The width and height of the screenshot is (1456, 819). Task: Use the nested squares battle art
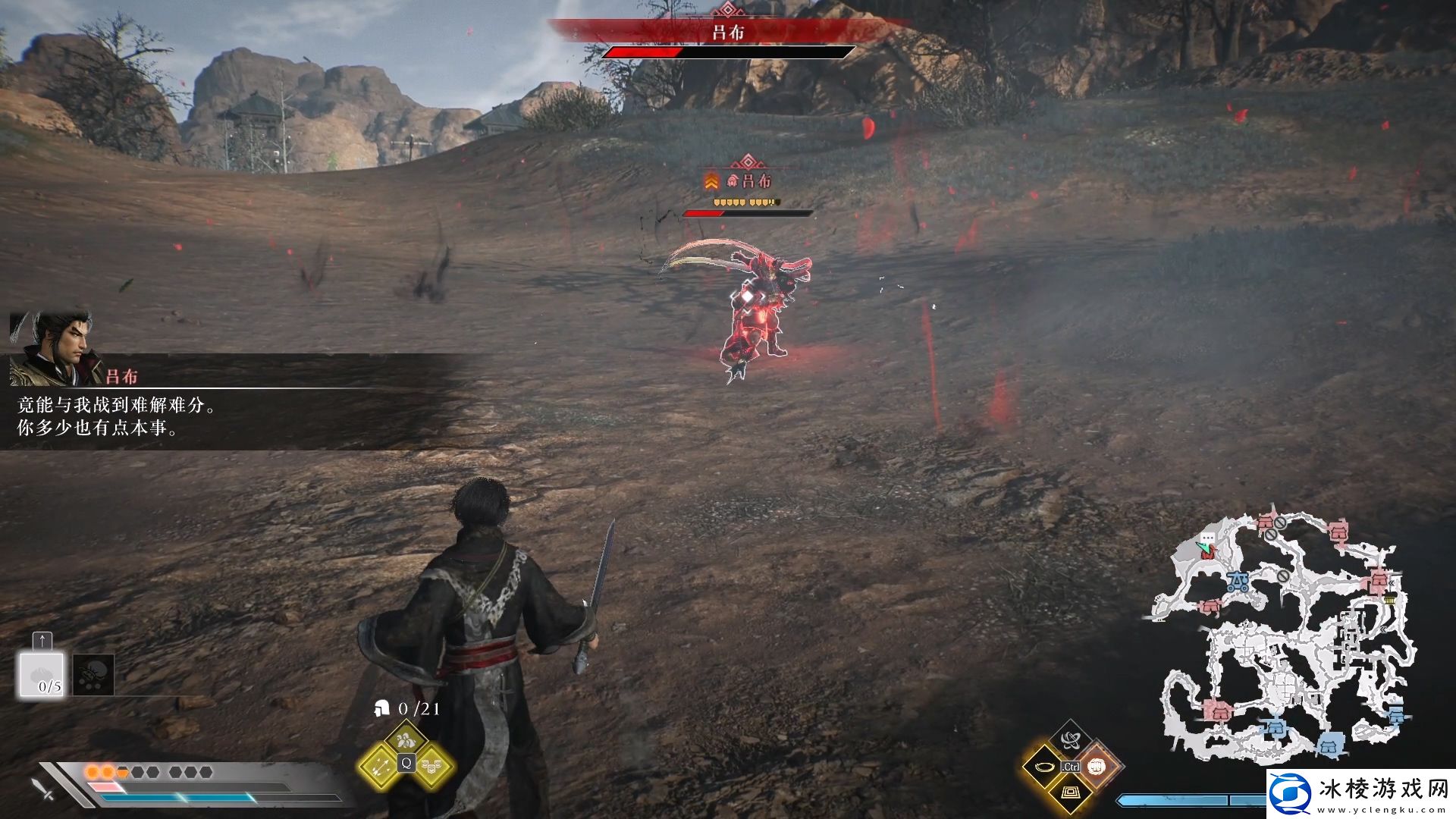point(1070,793)
